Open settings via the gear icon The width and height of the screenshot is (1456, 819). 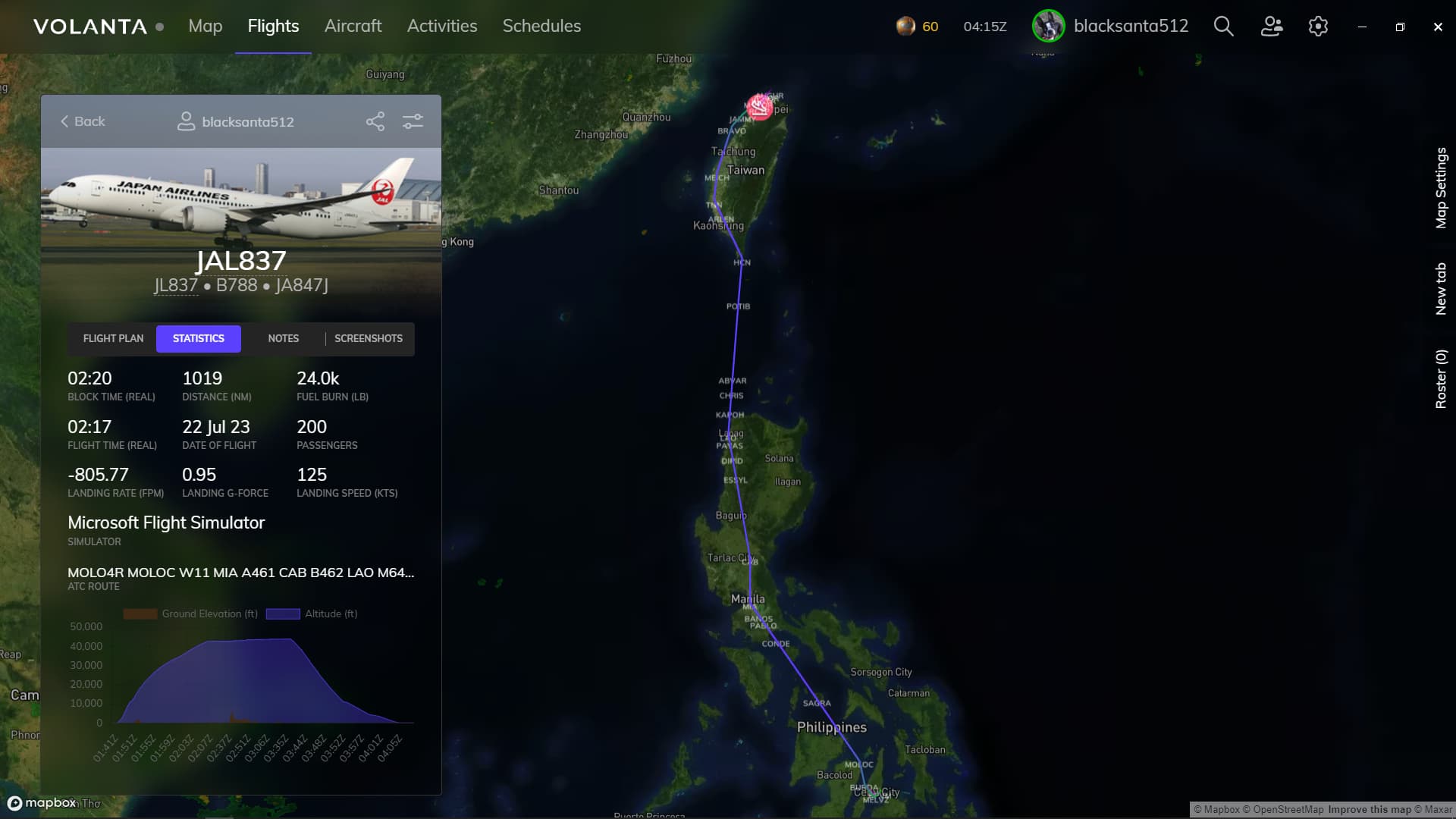pyautogui.click(x=1318, y=26)
